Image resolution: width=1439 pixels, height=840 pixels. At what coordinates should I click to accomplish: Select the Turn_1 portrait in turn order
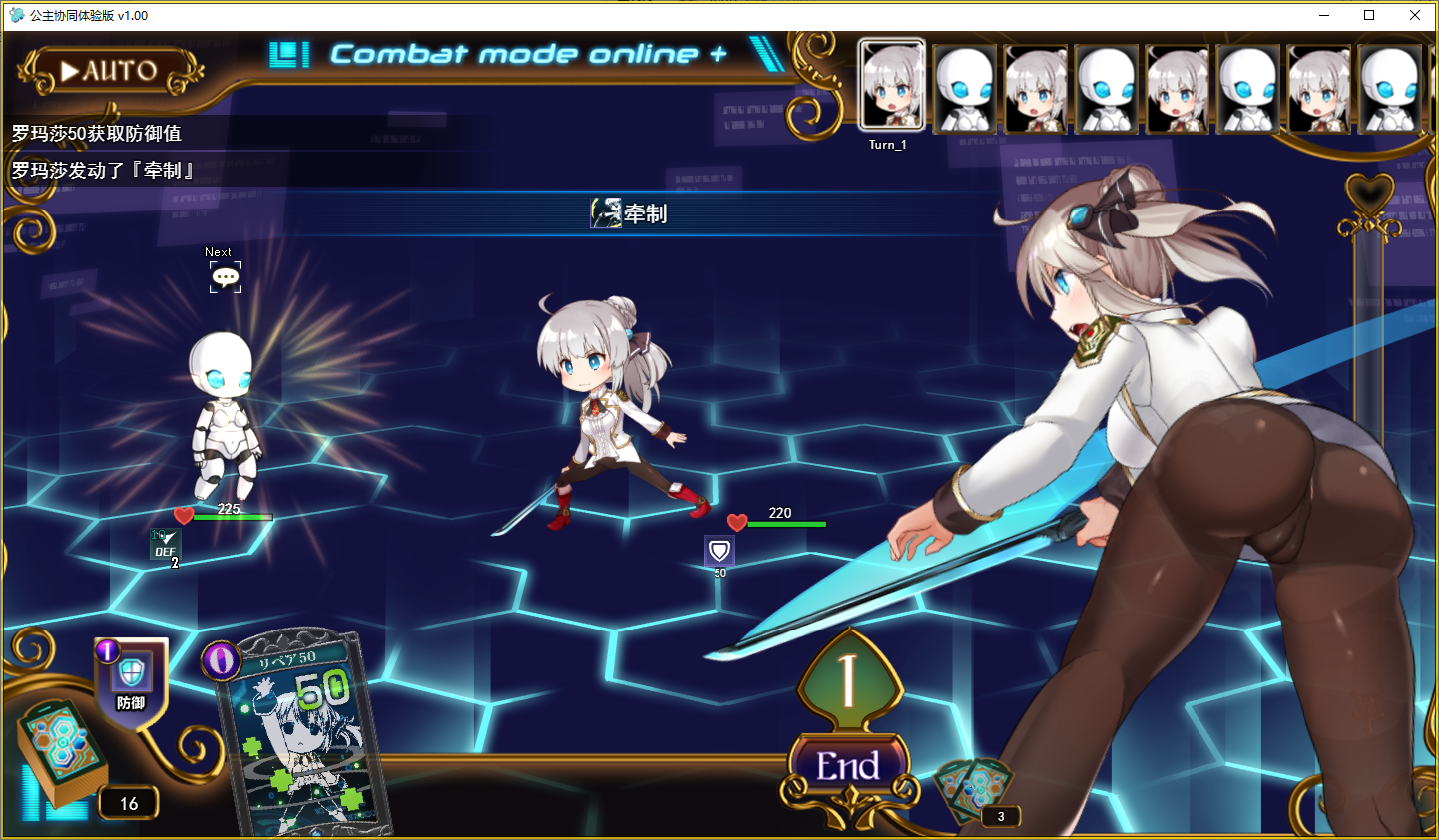pyautogui.click(x=892, y=87)
